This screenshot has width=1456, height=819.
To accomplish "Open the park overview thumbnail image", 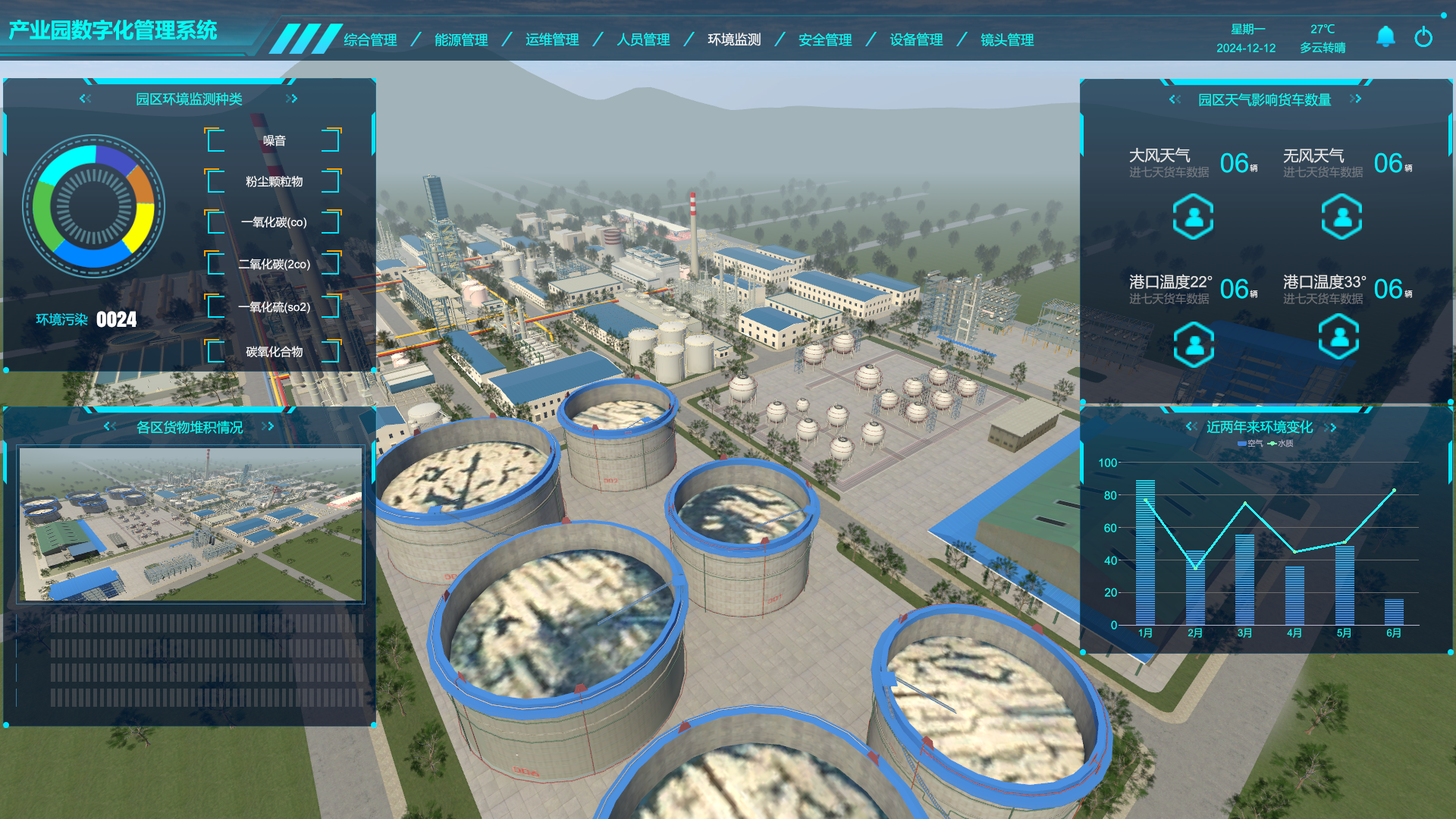I will [190, 524].
